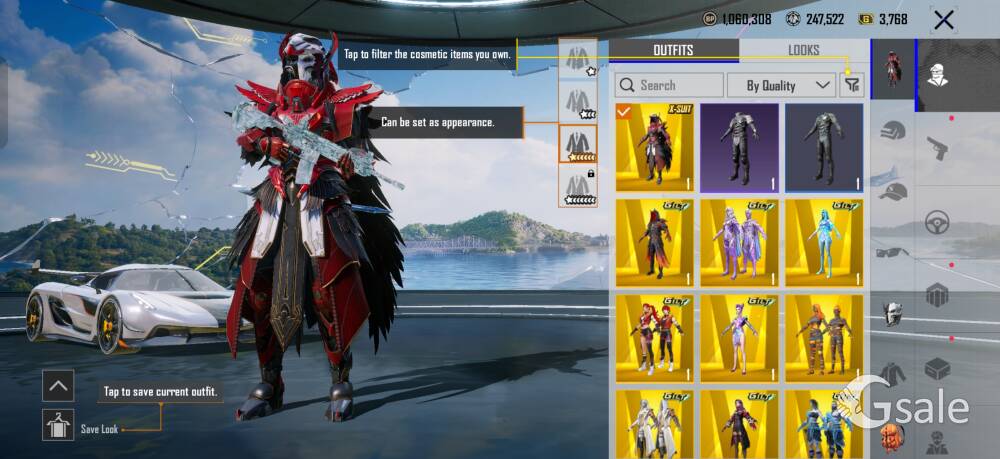Save the current look
Image resolution: width=1000 pixels, height=459 pixels.
(x=59, y=425)
